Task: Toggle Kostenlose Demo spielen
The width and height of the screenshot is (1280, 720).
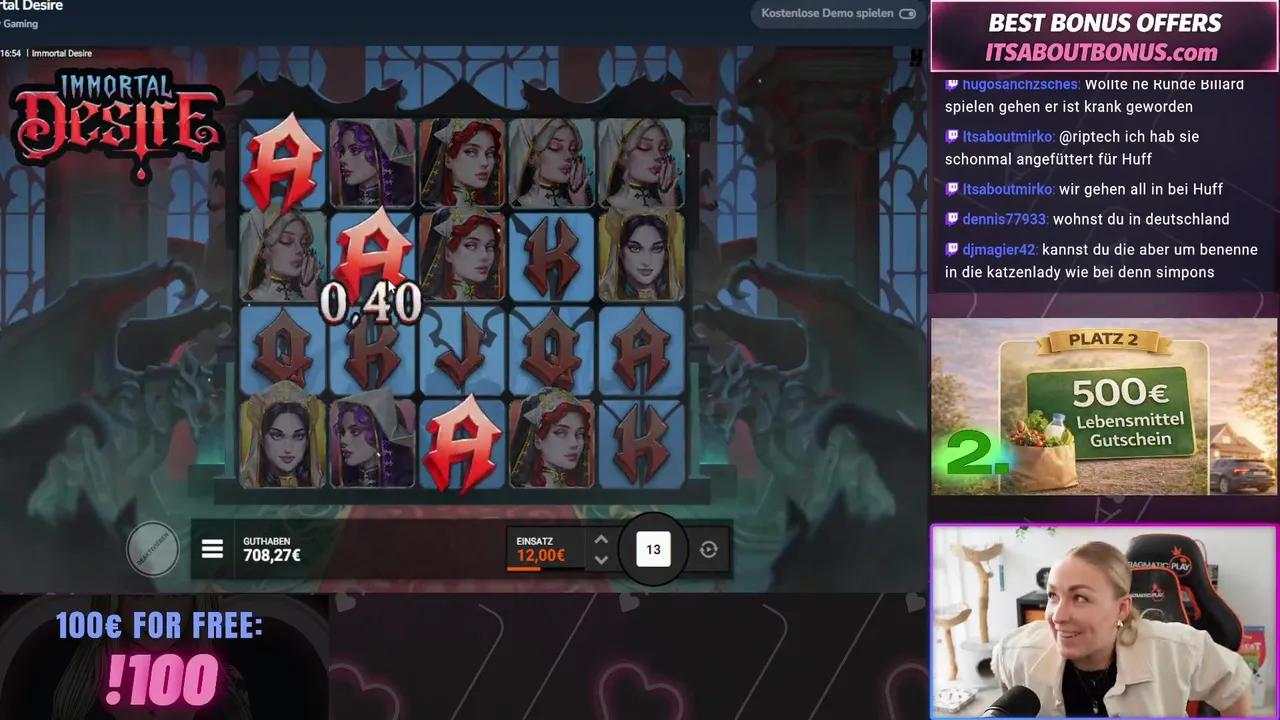Action: click(x=907, y=13)
